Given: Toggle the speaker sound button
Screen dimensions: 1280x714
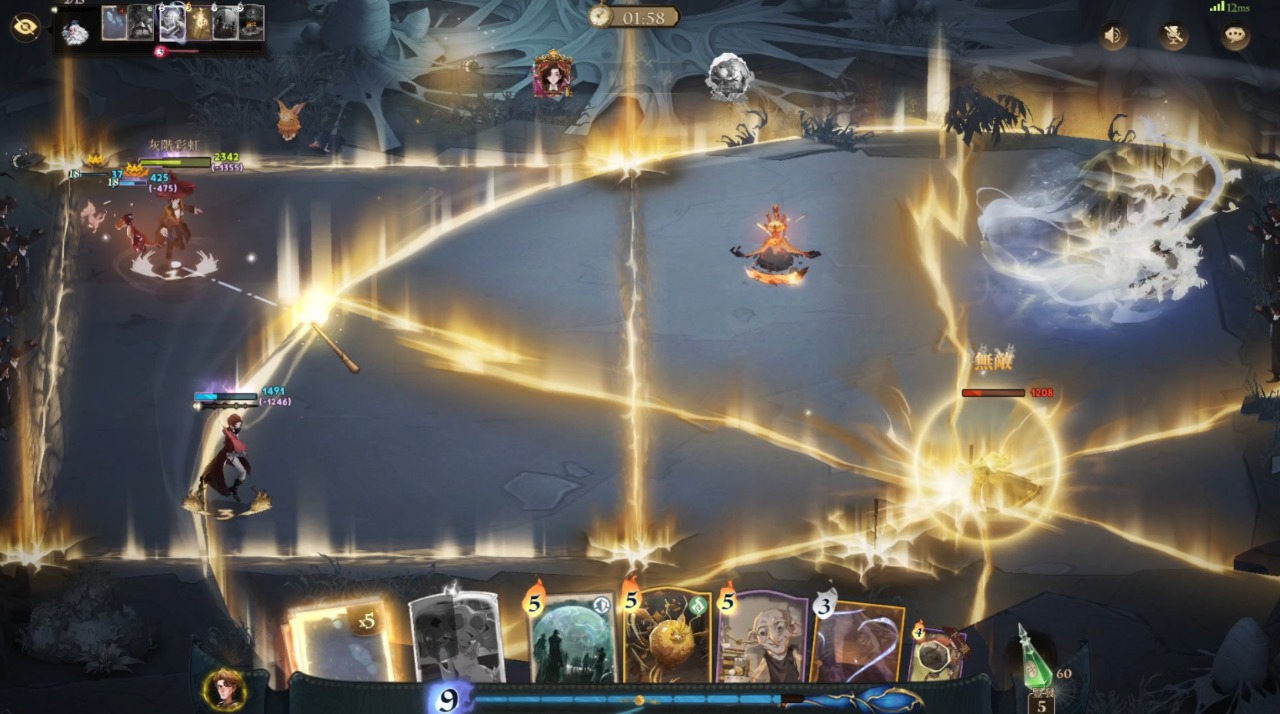Looking at the screenshot, I should point(1114,37).
